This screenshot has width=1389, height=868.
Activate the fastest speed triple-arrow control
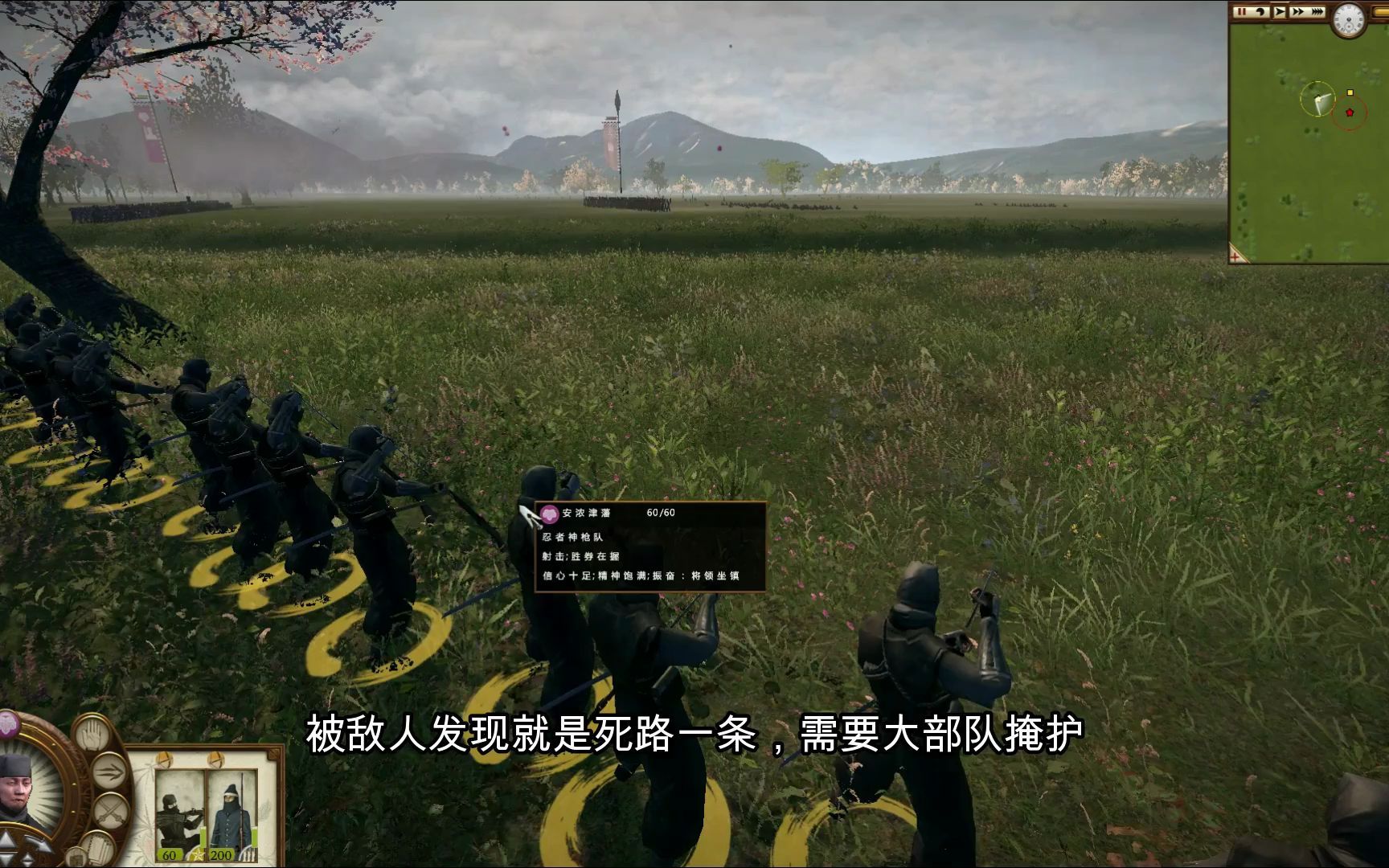1318,12
